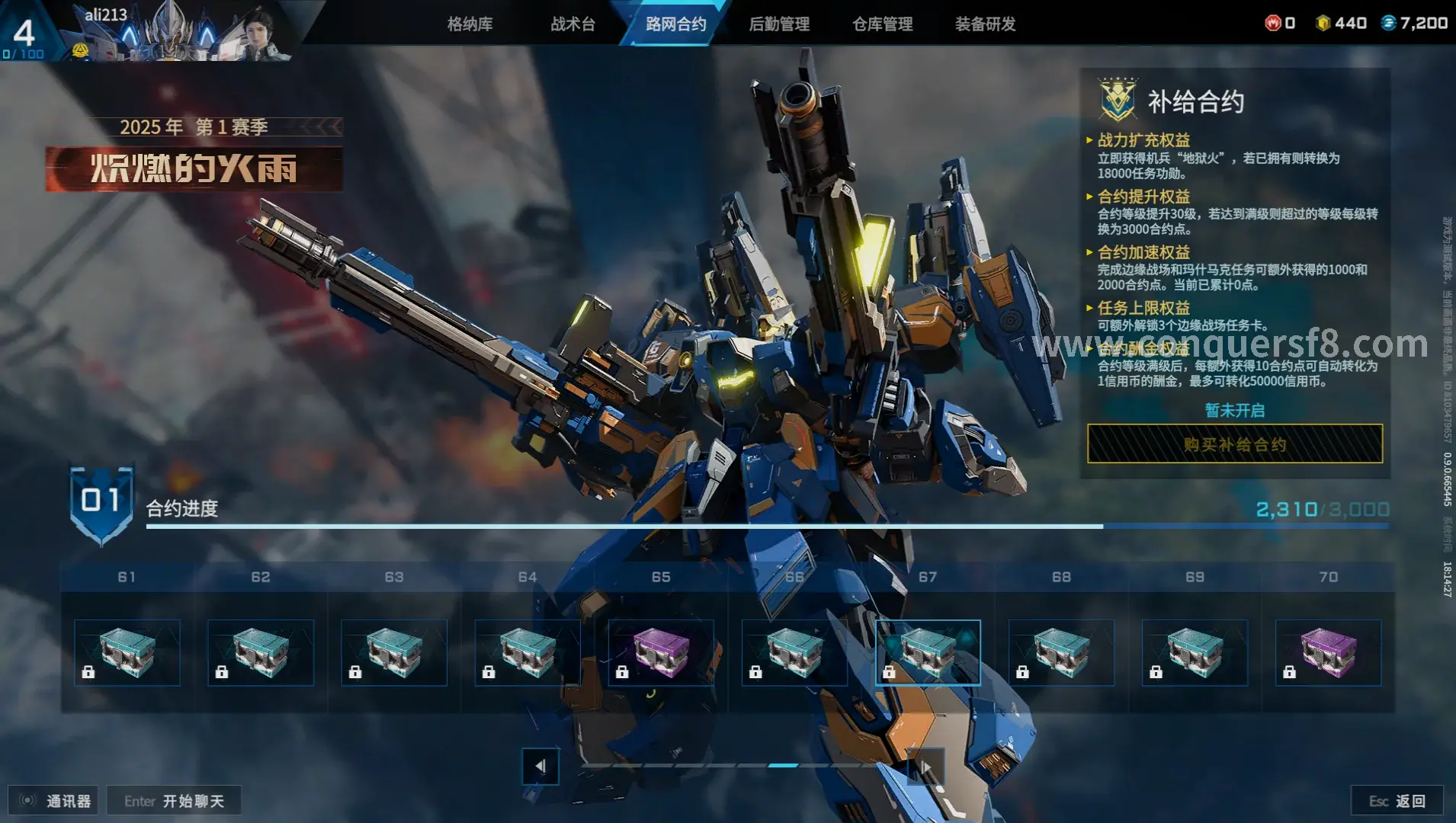Go to the 仓库管理 tab
The width and height of the screenshot is (1456, 823).
(x=882, y=24)
